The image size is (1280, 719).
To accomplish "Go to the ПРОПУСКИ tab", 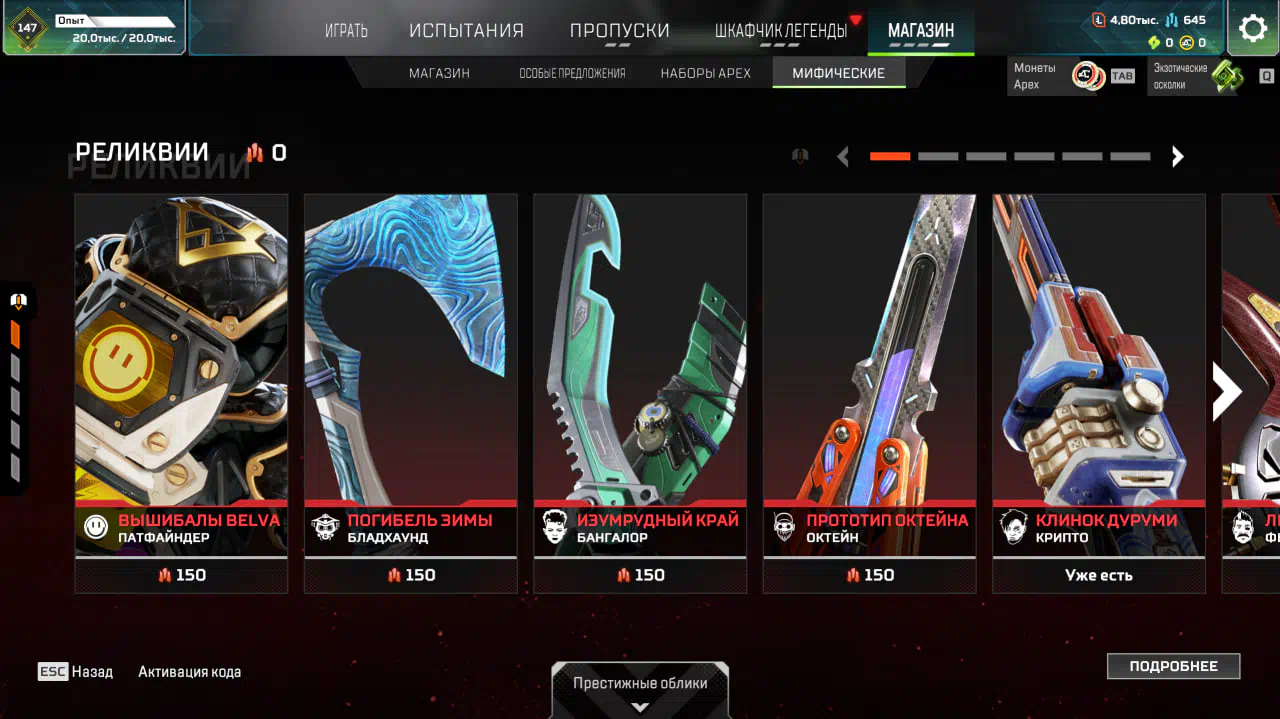I will [x=619, y=31].
